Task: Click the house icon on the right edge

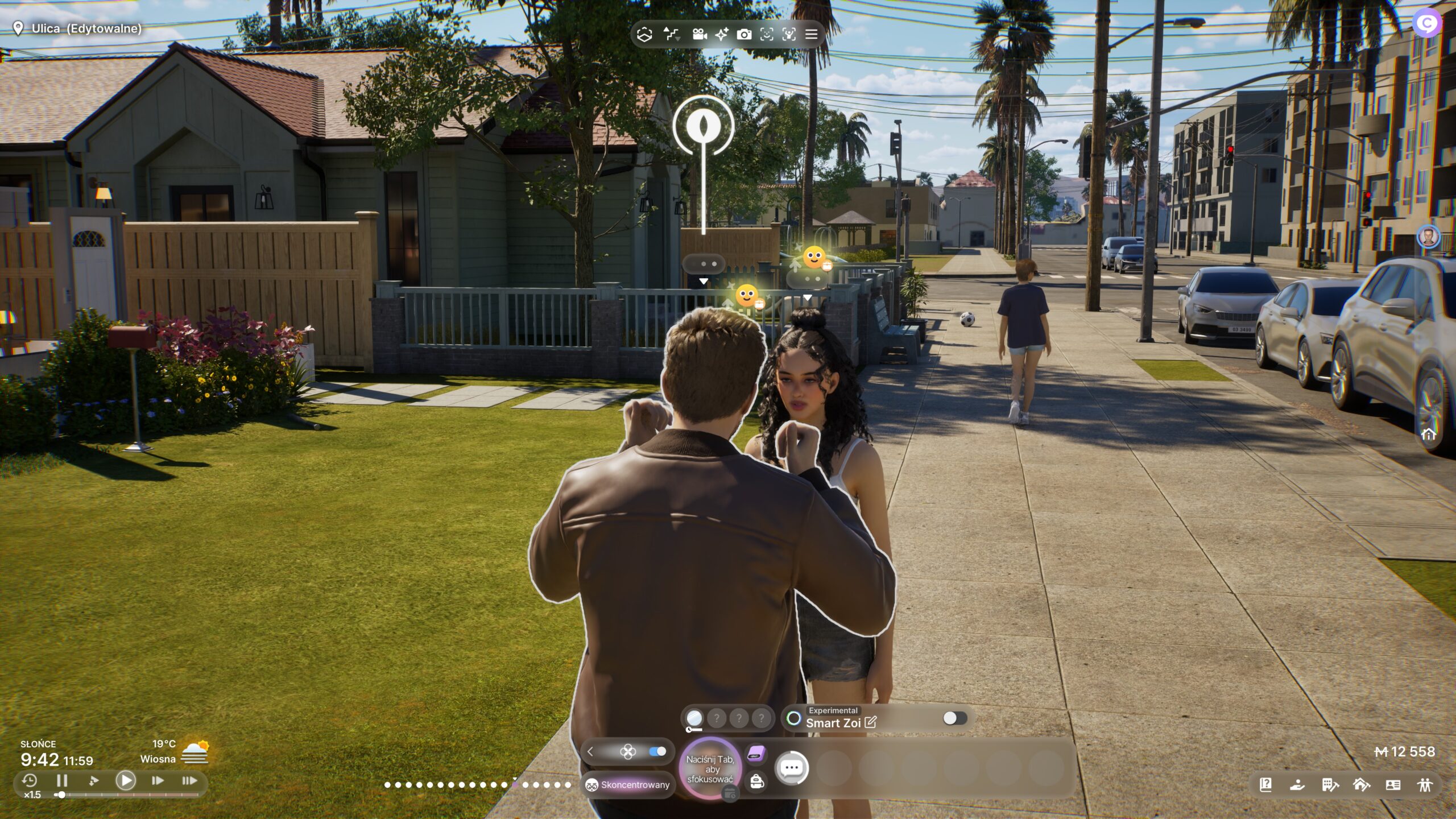Action: pos(1428,435)
